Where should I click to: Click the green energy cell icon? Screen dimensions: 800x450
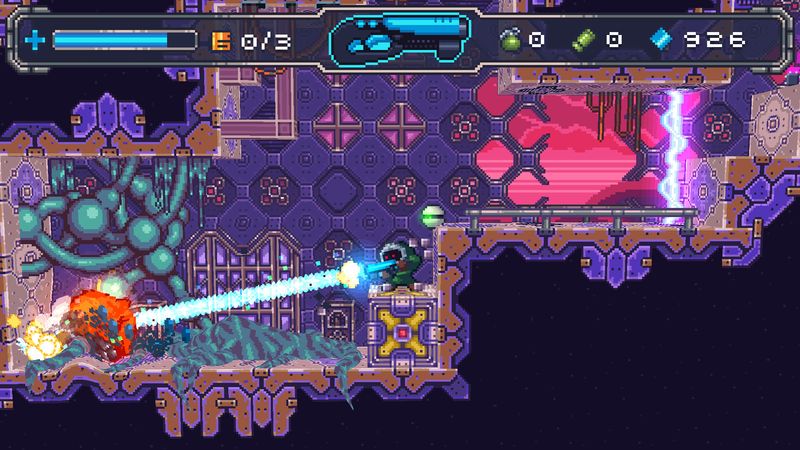584,40
